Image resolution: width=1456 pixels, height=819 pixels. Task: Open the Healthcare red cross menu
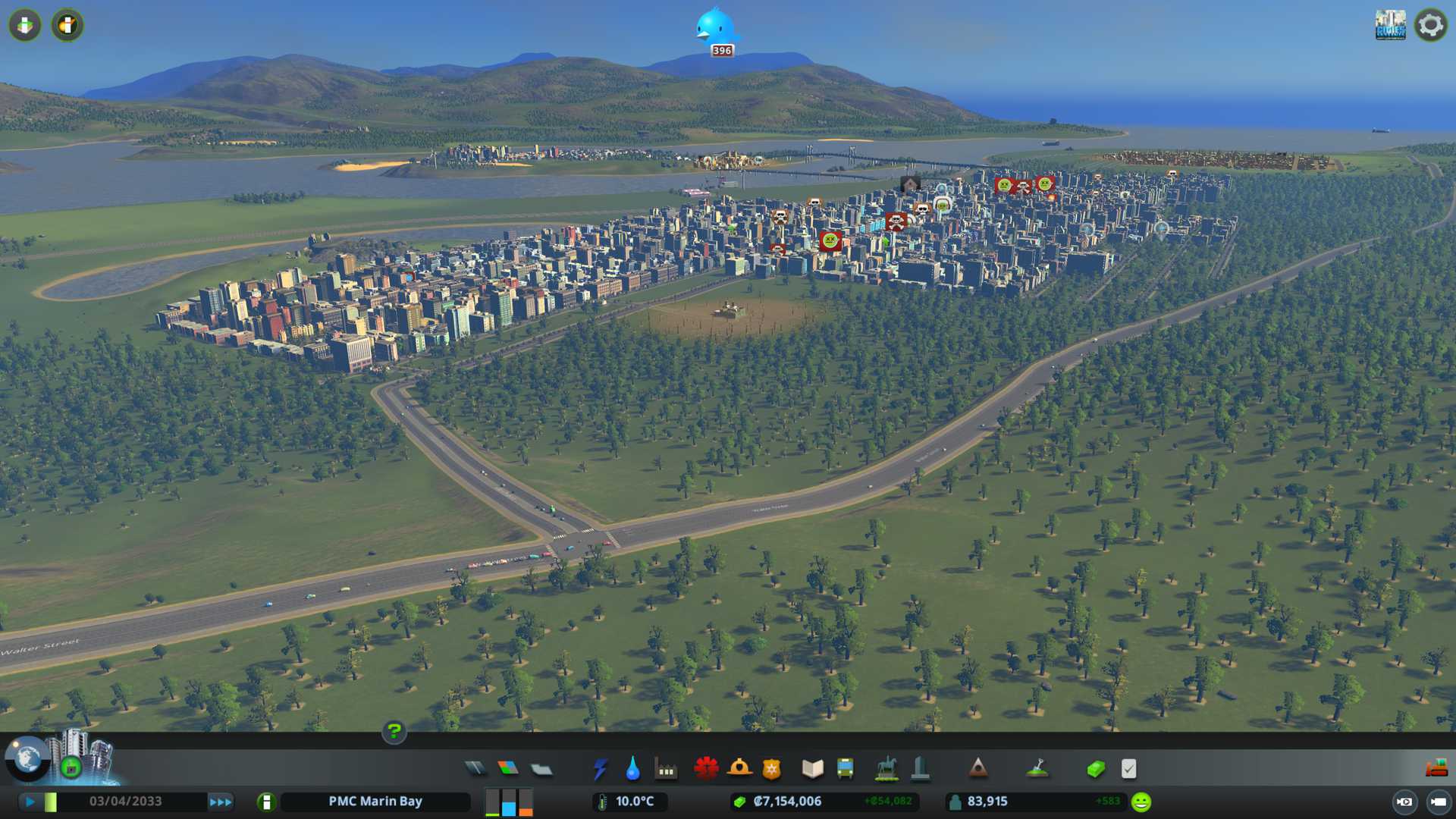pyautogui.click(x=706, y=769)
